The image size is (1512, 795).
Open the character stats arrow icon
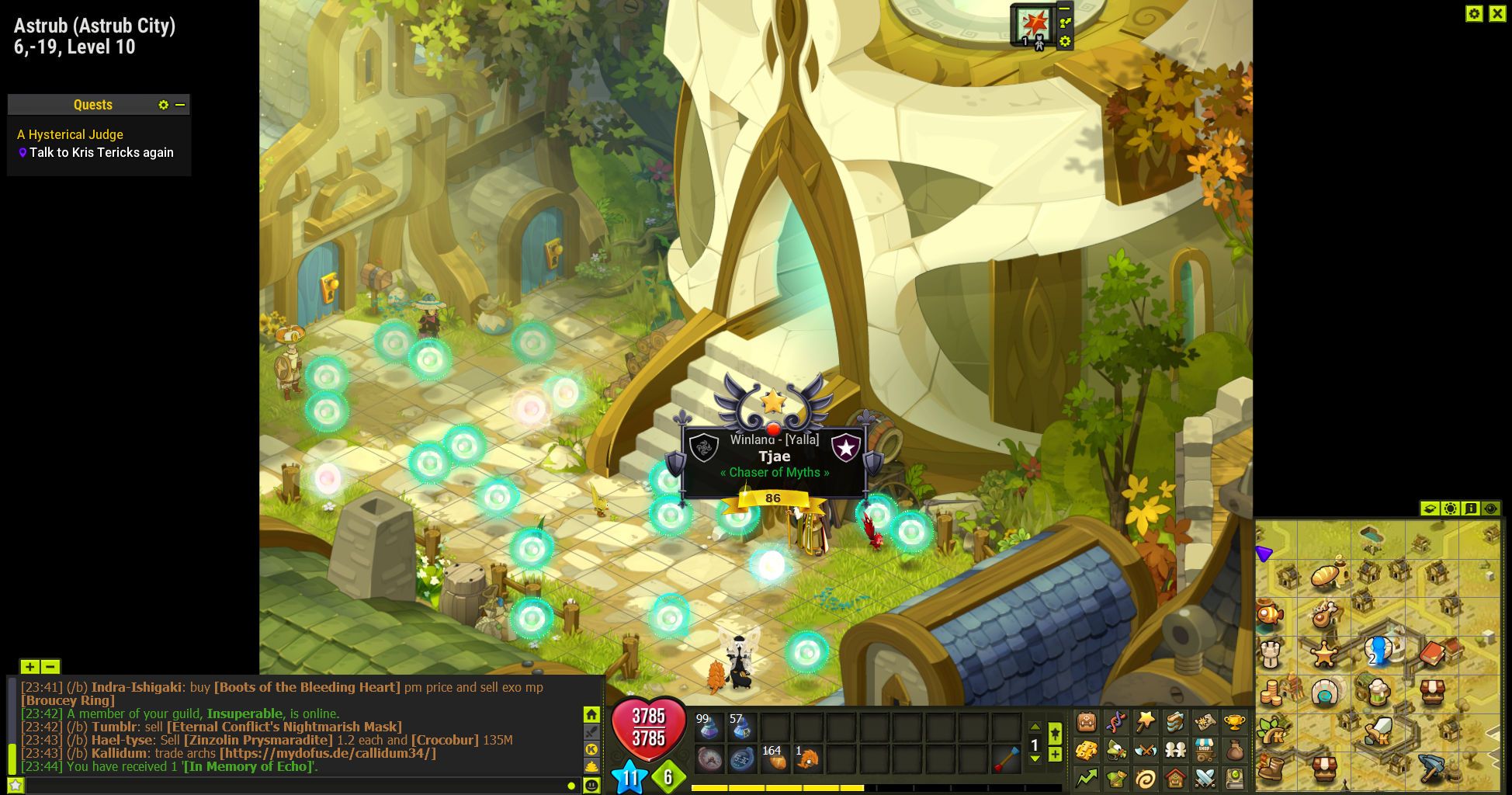pos(1085,778)
